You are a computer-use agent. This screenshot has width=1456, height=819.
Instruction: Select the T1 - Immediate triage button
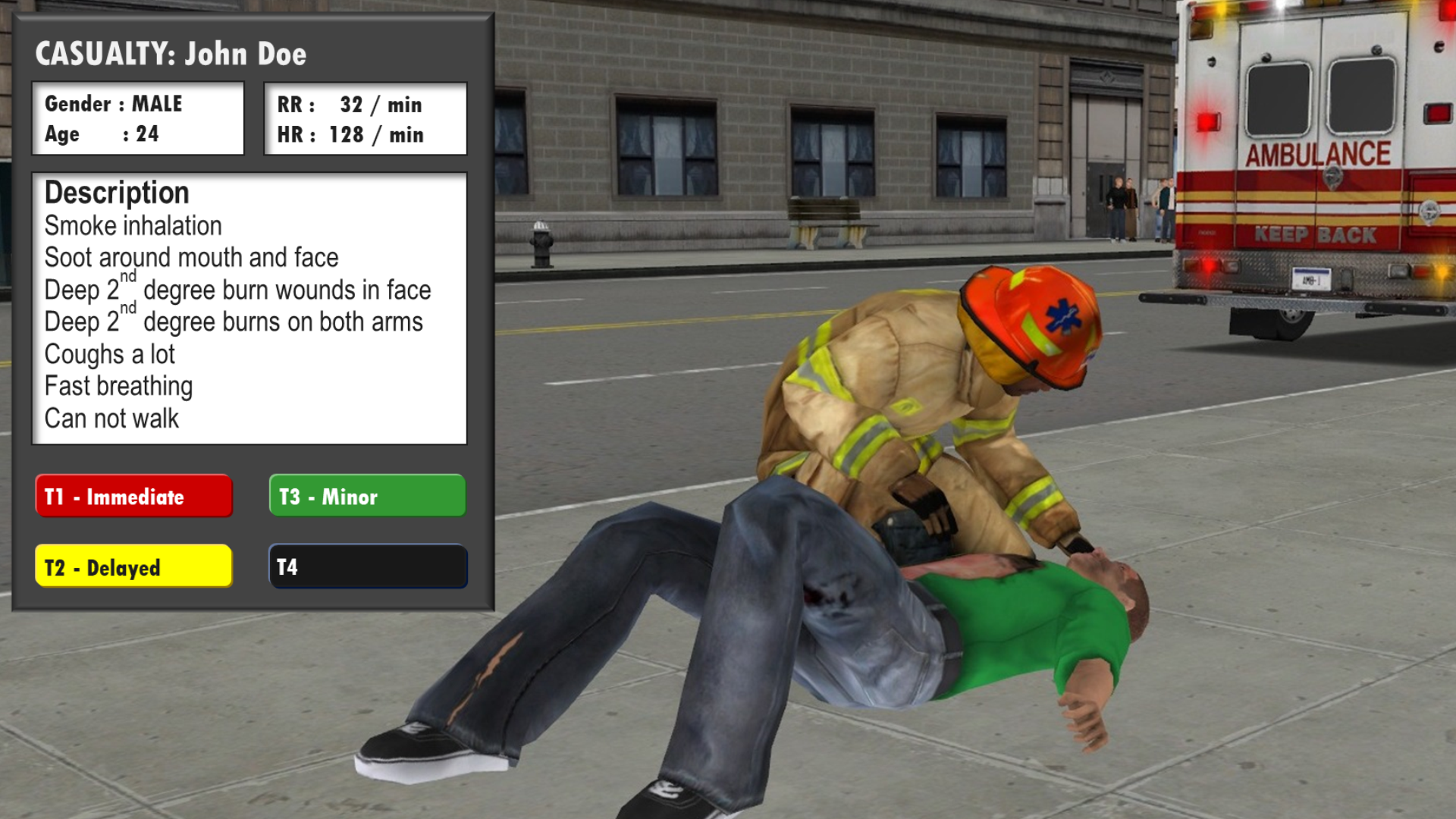pos(133,497)
